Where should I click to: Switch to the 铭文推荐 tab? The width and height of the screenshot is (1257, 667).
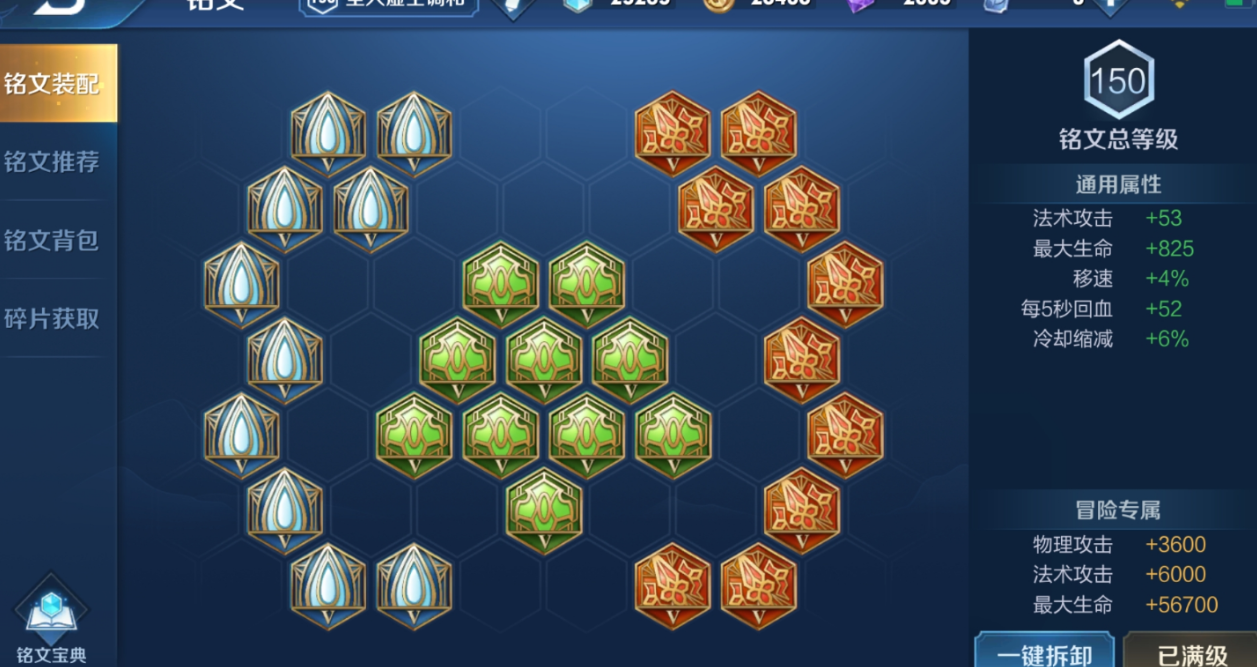tap(52, 162)
